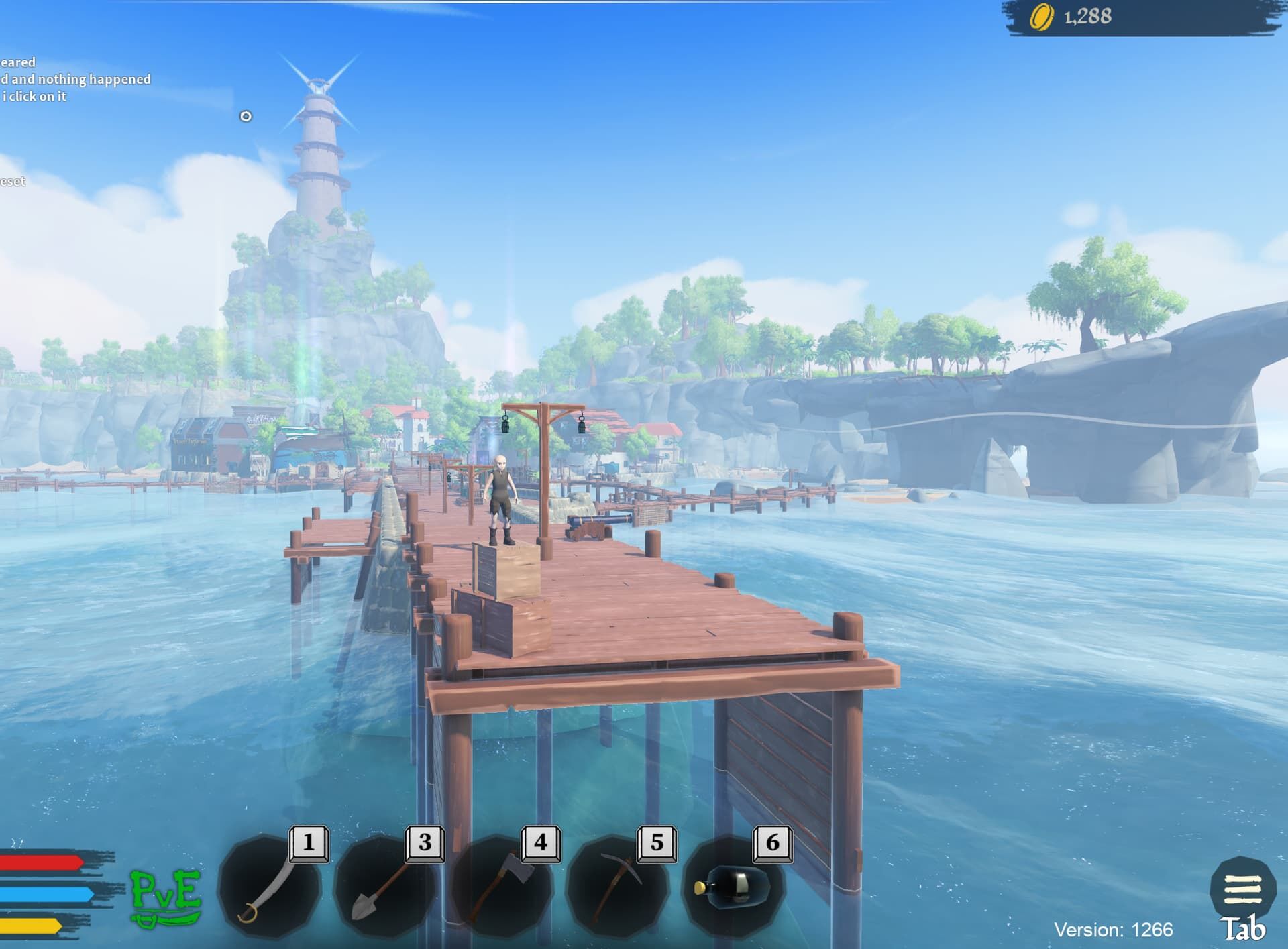Select the cutlass sword hotbar slot
Screen dimensions: 1288x949
click(x=270, y=887)
